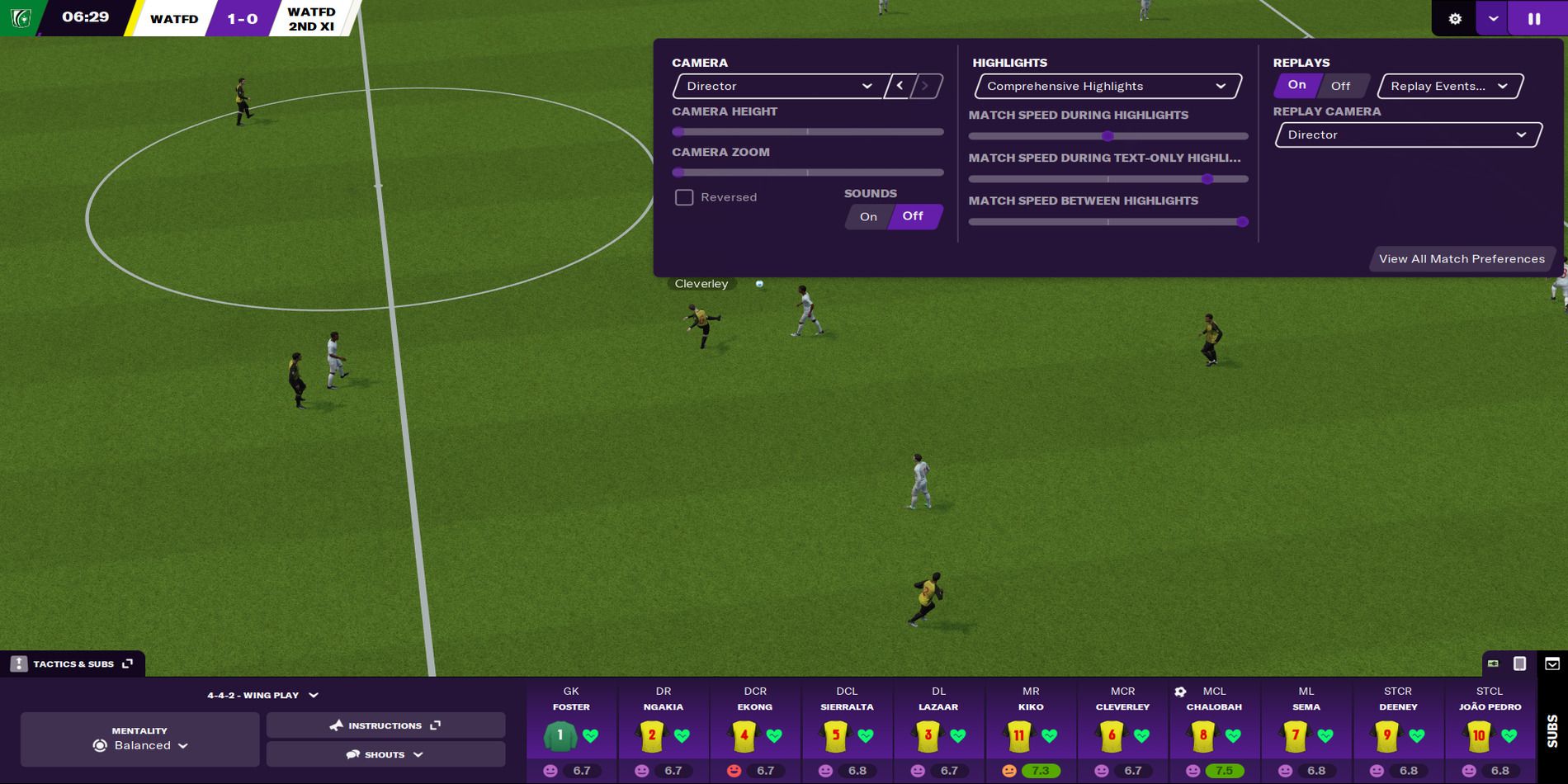This screenshot has width=1568, height=784.
Task: Adjust the Match Speed Between Highlights slider
Action: point(1244,221)
